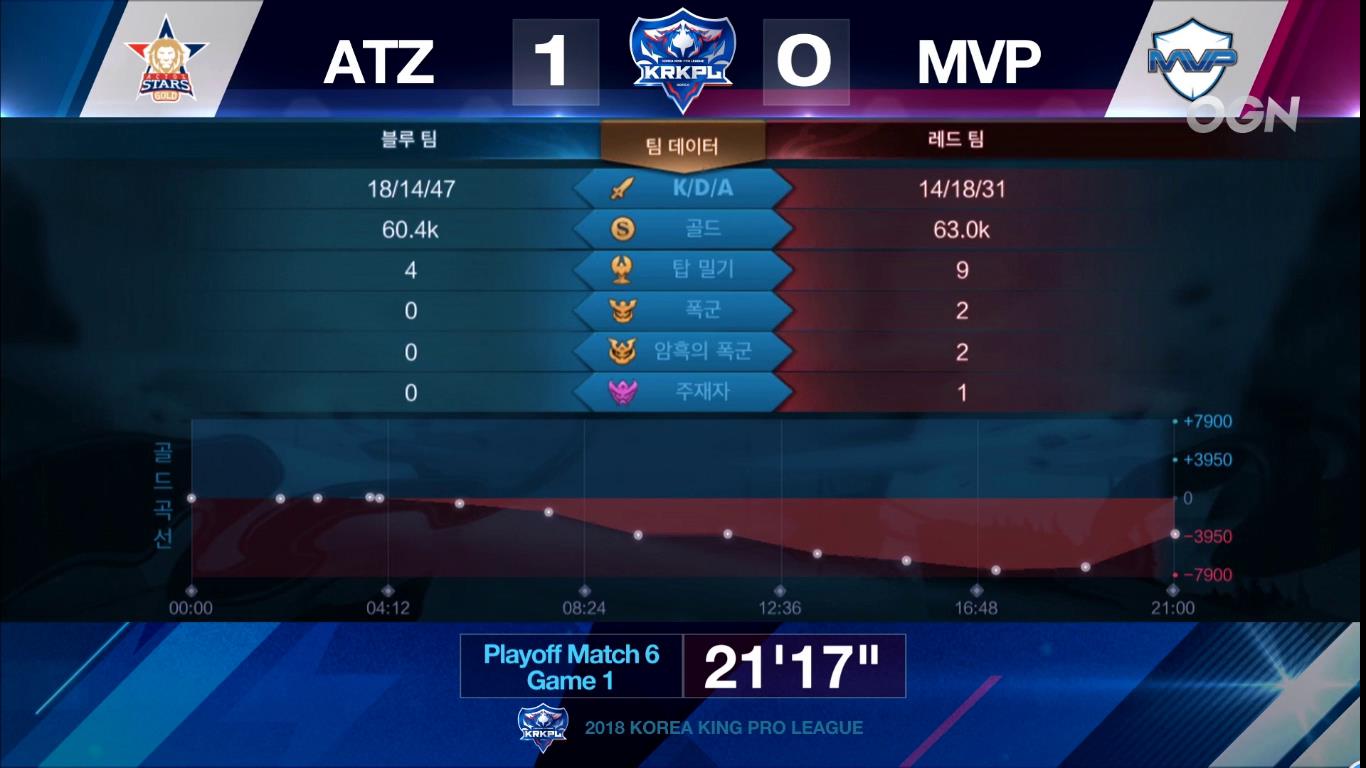The height and width of the screenshot is (768, 1366).
Task: Click the 폭군 tyrant crest icon
Action: point(621,310)
